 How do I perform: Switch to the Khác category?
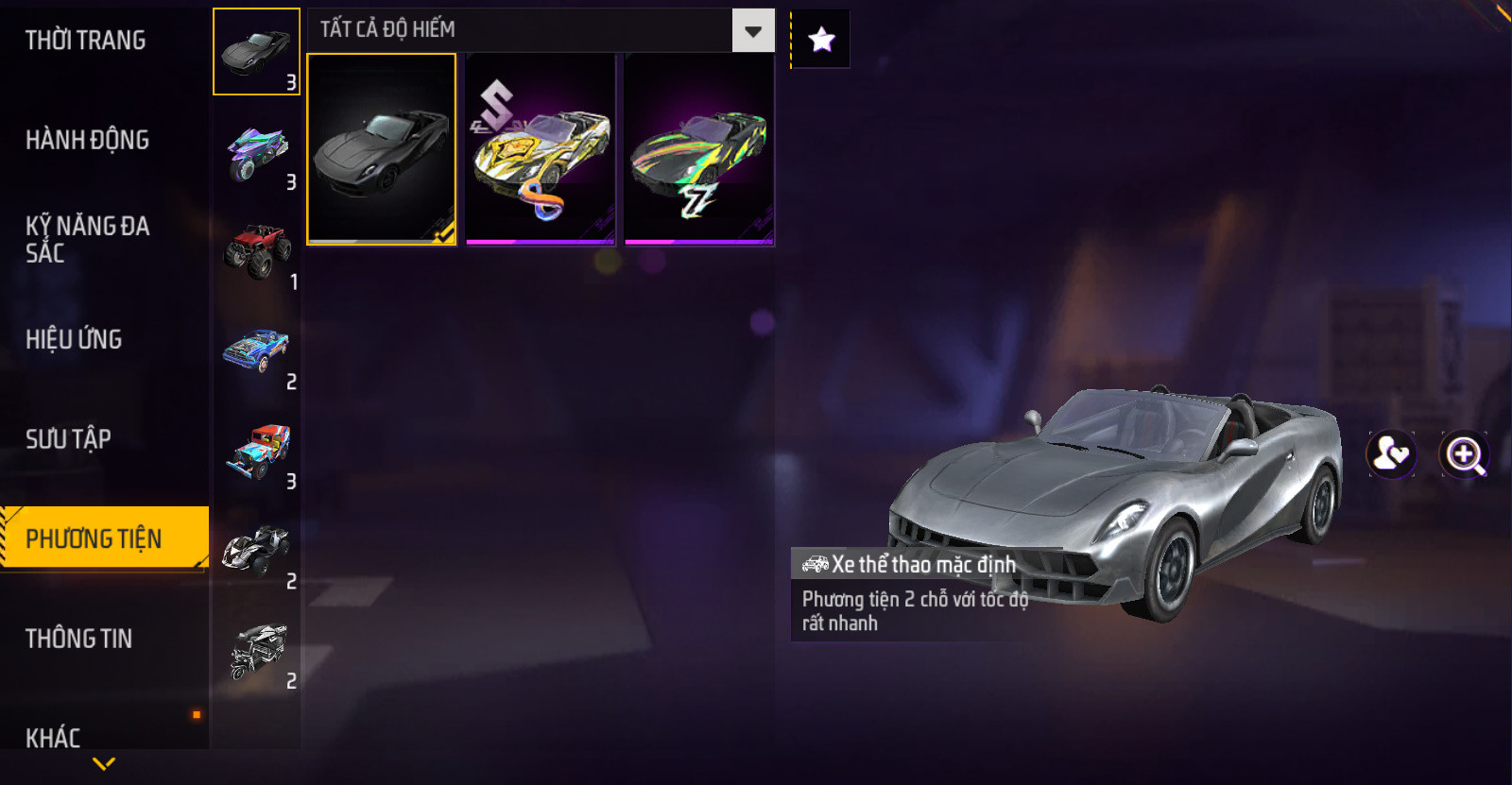point(53,737)
